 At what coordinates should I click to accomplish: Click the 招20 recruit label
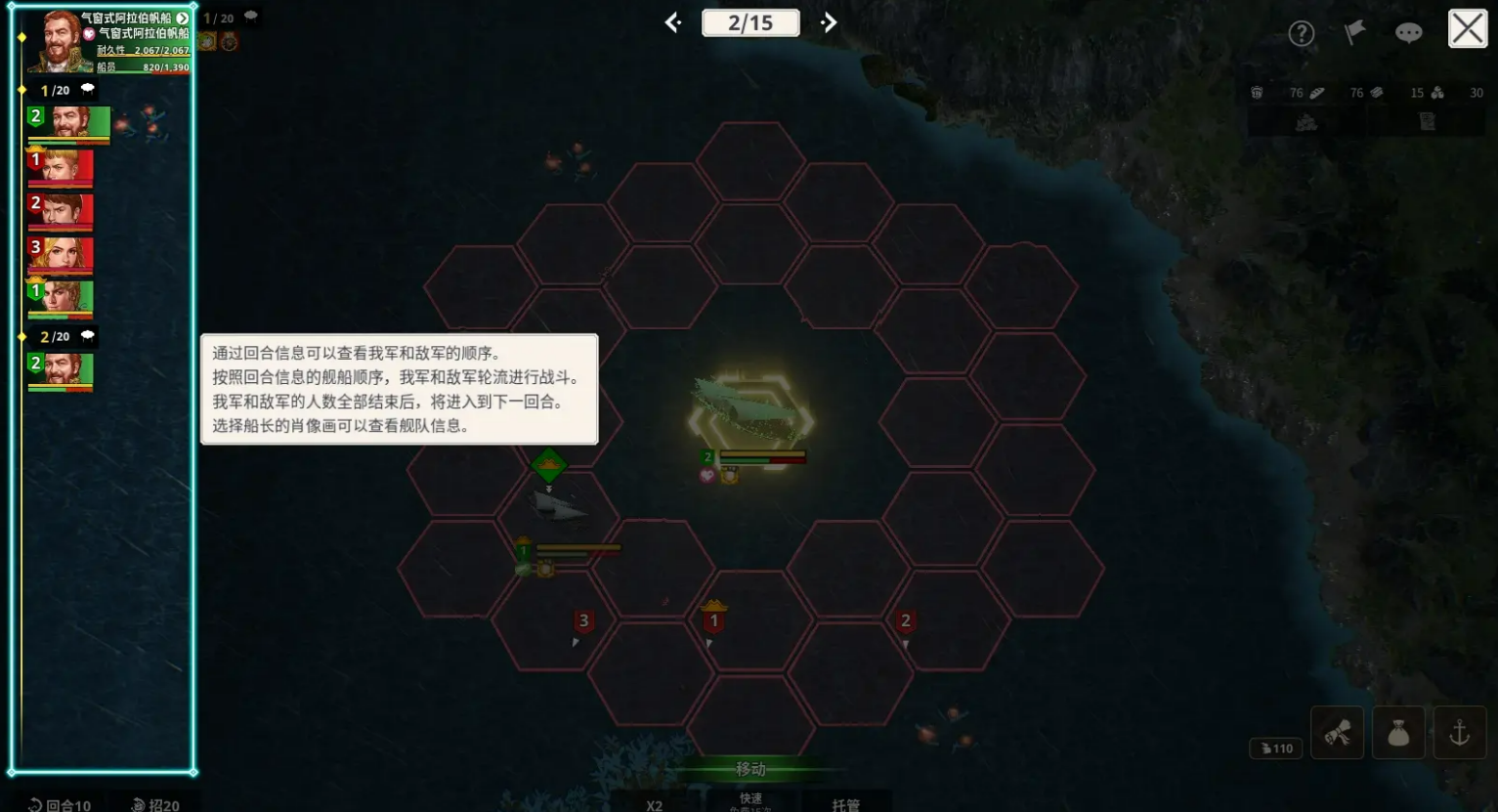tap(155, 804)
